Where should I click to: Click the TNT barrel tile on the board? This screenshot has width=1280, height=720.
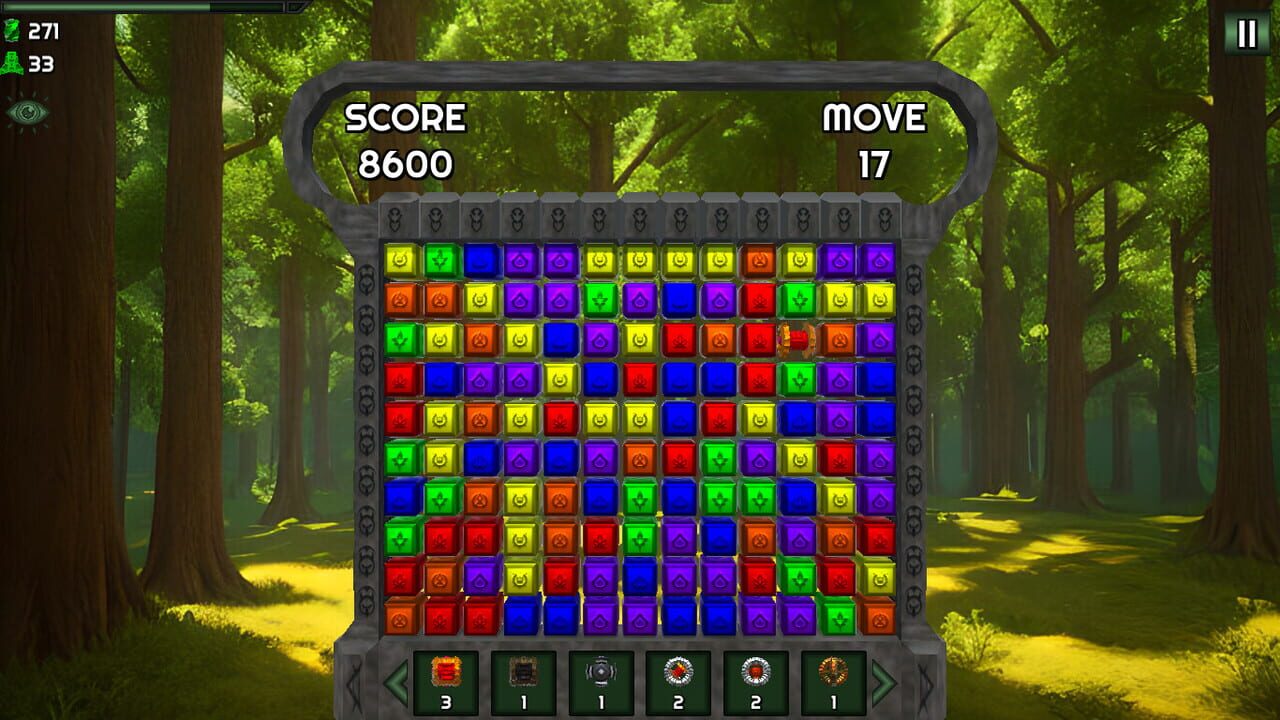pos(795,341)
